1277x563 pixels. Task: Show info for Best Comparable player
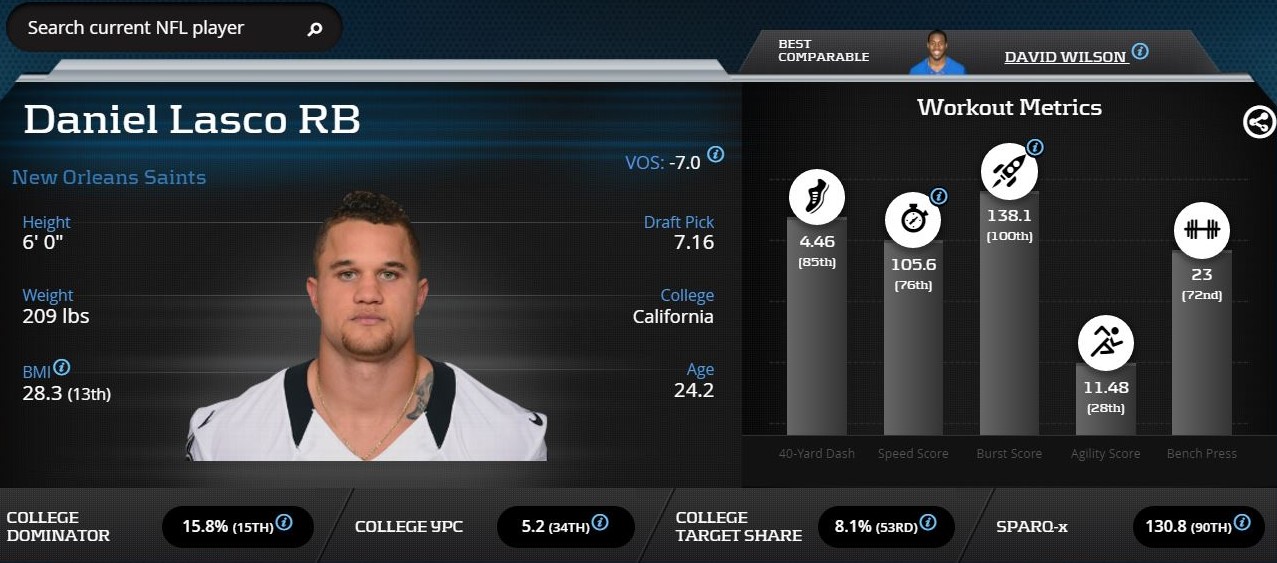(1140, 51)
